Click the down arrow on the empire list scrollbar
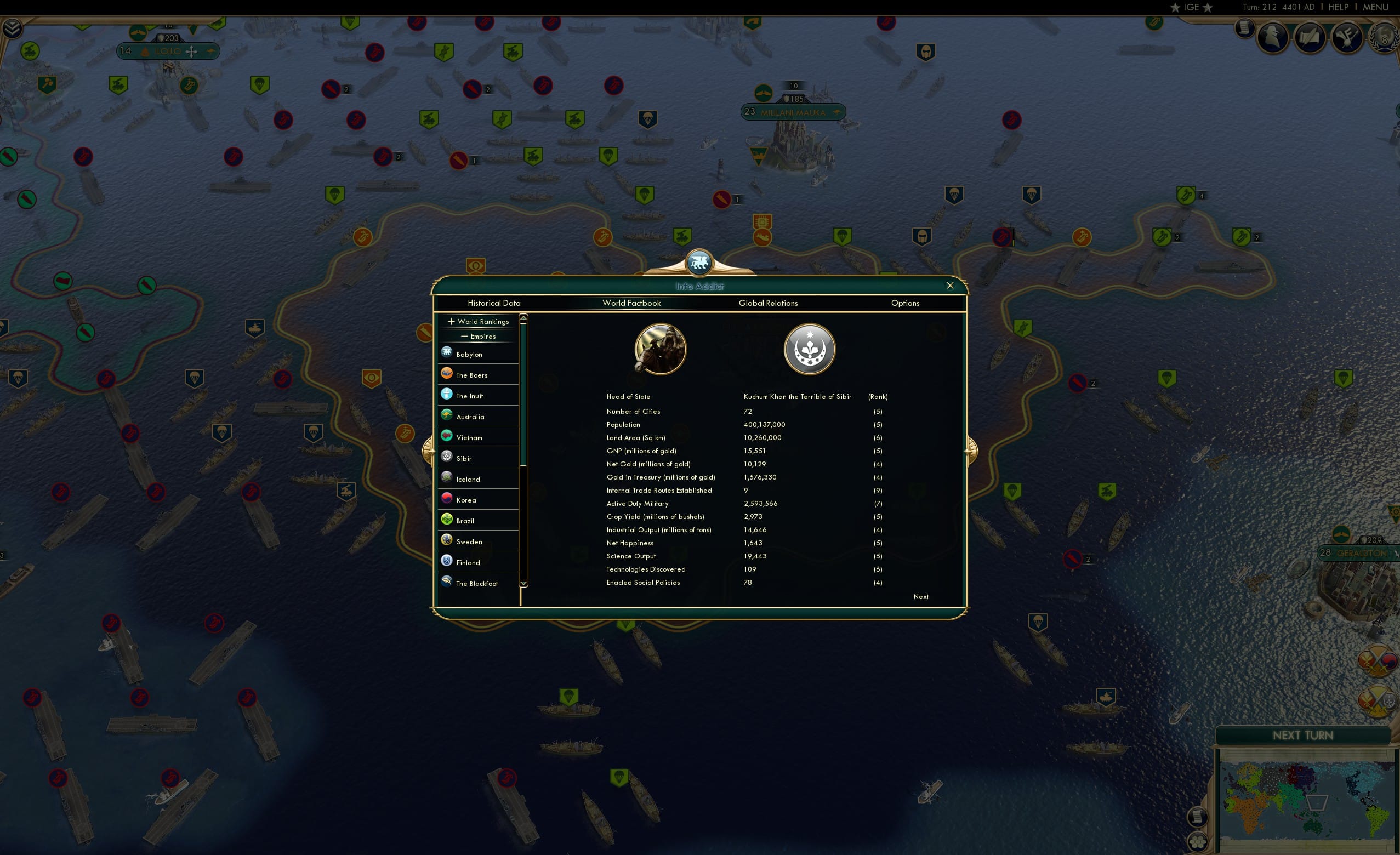Viewport: 1400px width, 855px height. point(523,583)
